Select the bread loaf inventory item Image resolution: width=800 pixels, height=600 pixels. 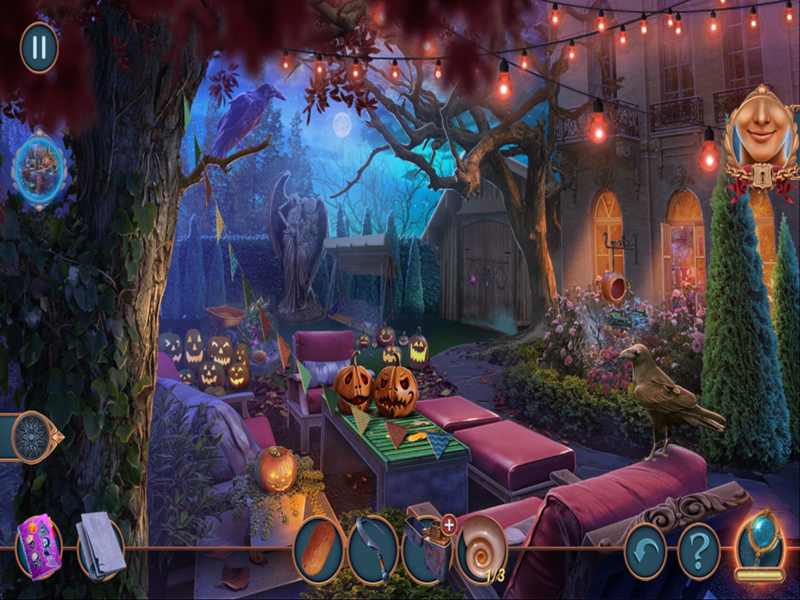pos(319,549)
